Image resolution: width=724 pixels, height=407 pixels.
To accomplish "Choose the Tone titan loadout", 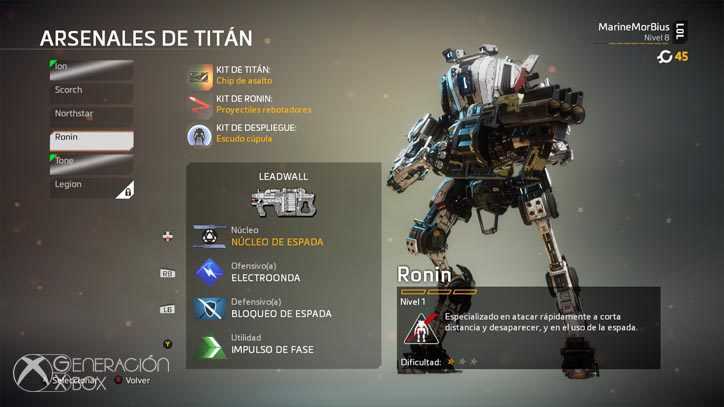I will 92,163.
